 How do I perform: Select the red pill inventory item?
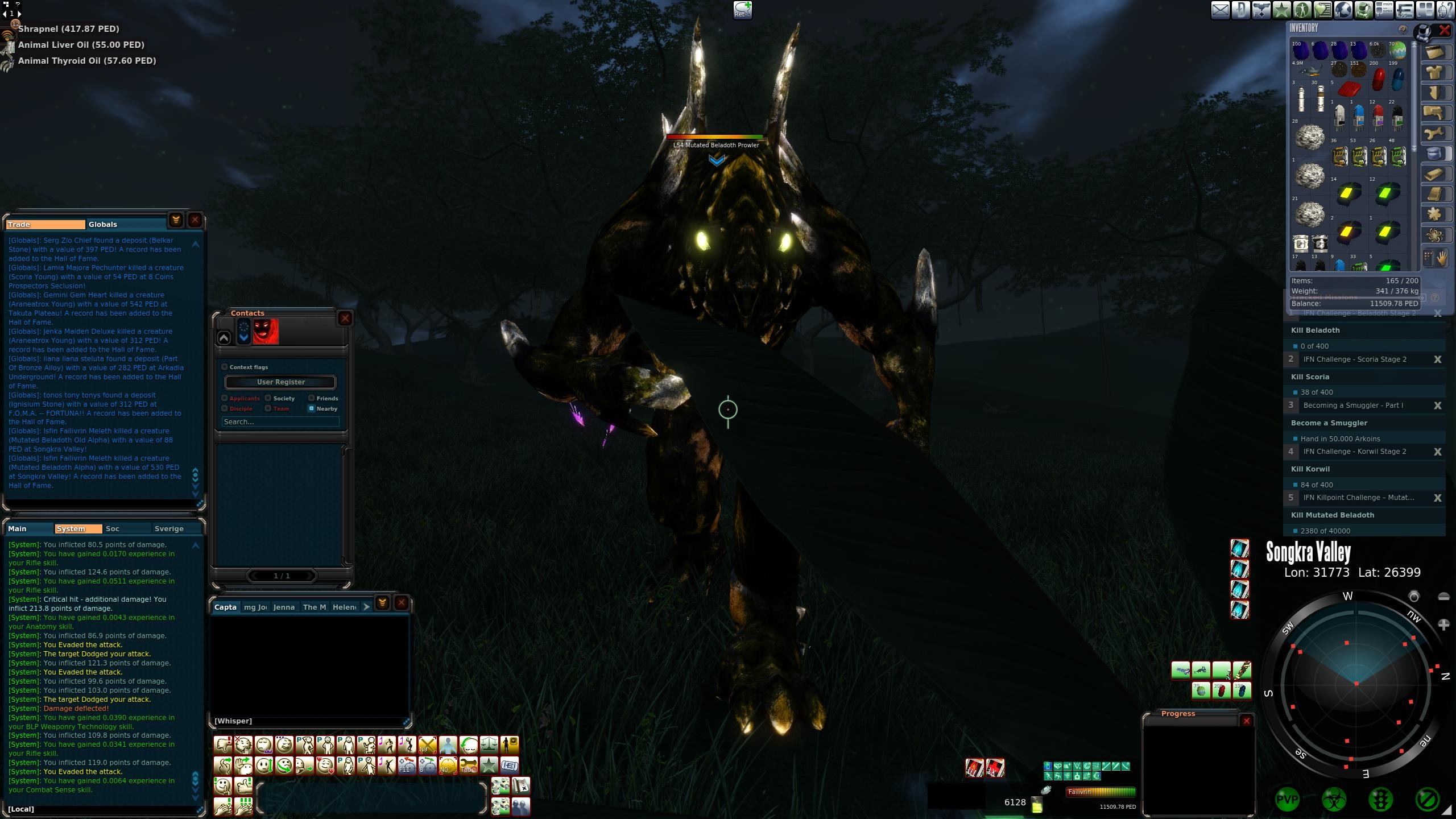(1378, 80)
